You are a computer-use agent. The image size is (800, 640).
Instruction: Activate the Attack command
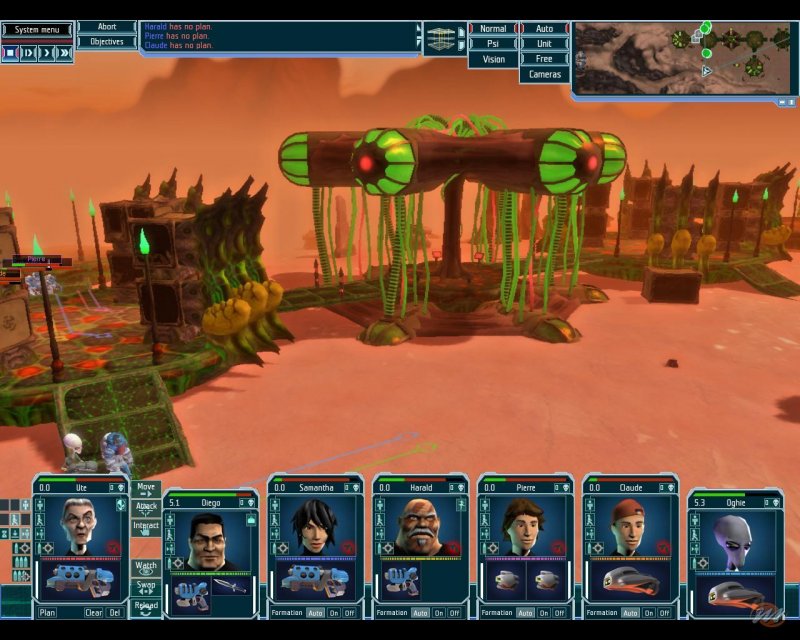click(x=146, y=508)
